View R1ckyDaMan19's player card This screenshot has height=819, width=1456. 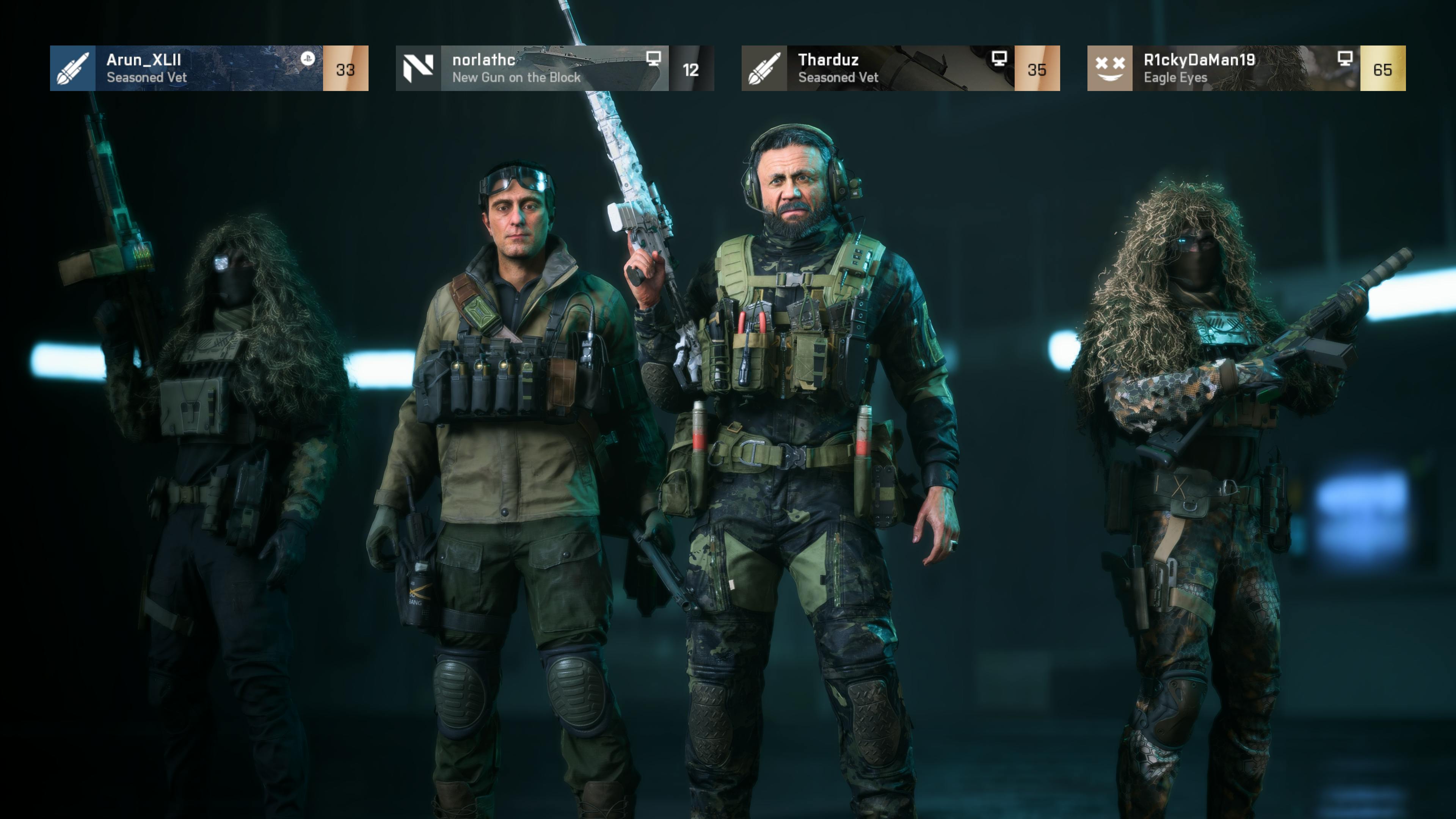click(x=1246, y=68)
